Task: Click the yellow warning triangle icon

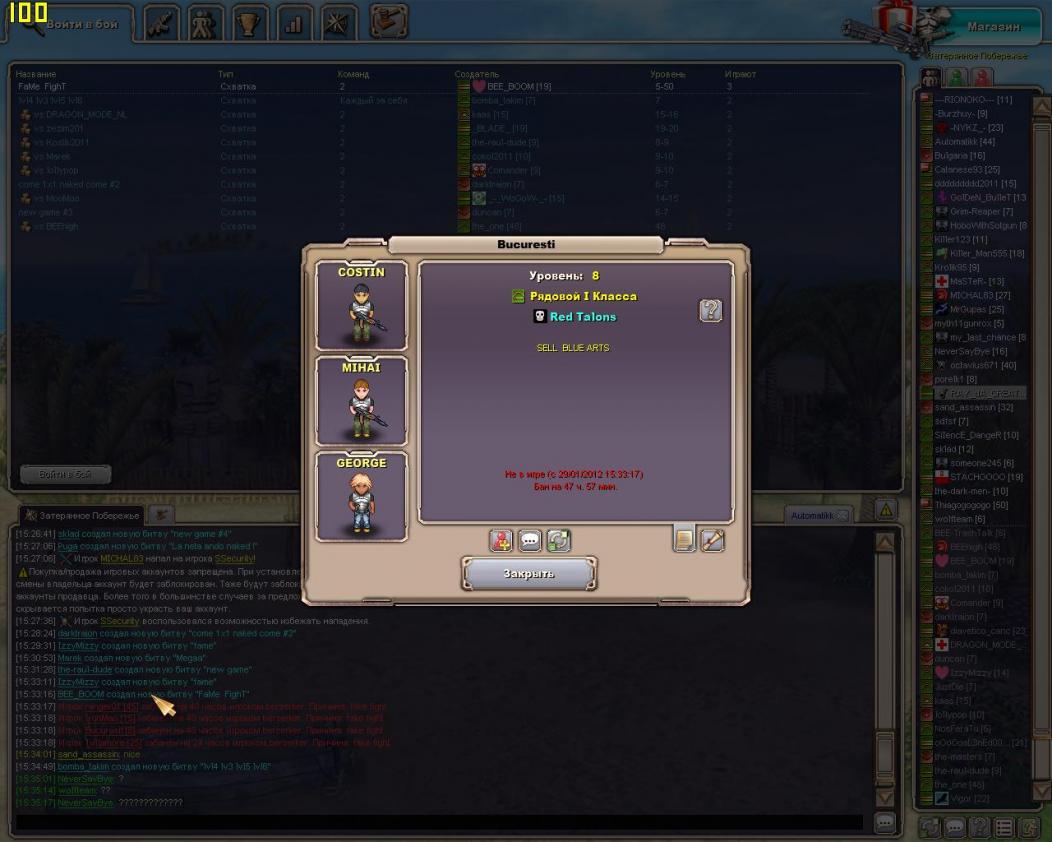Action: [885, 510]
